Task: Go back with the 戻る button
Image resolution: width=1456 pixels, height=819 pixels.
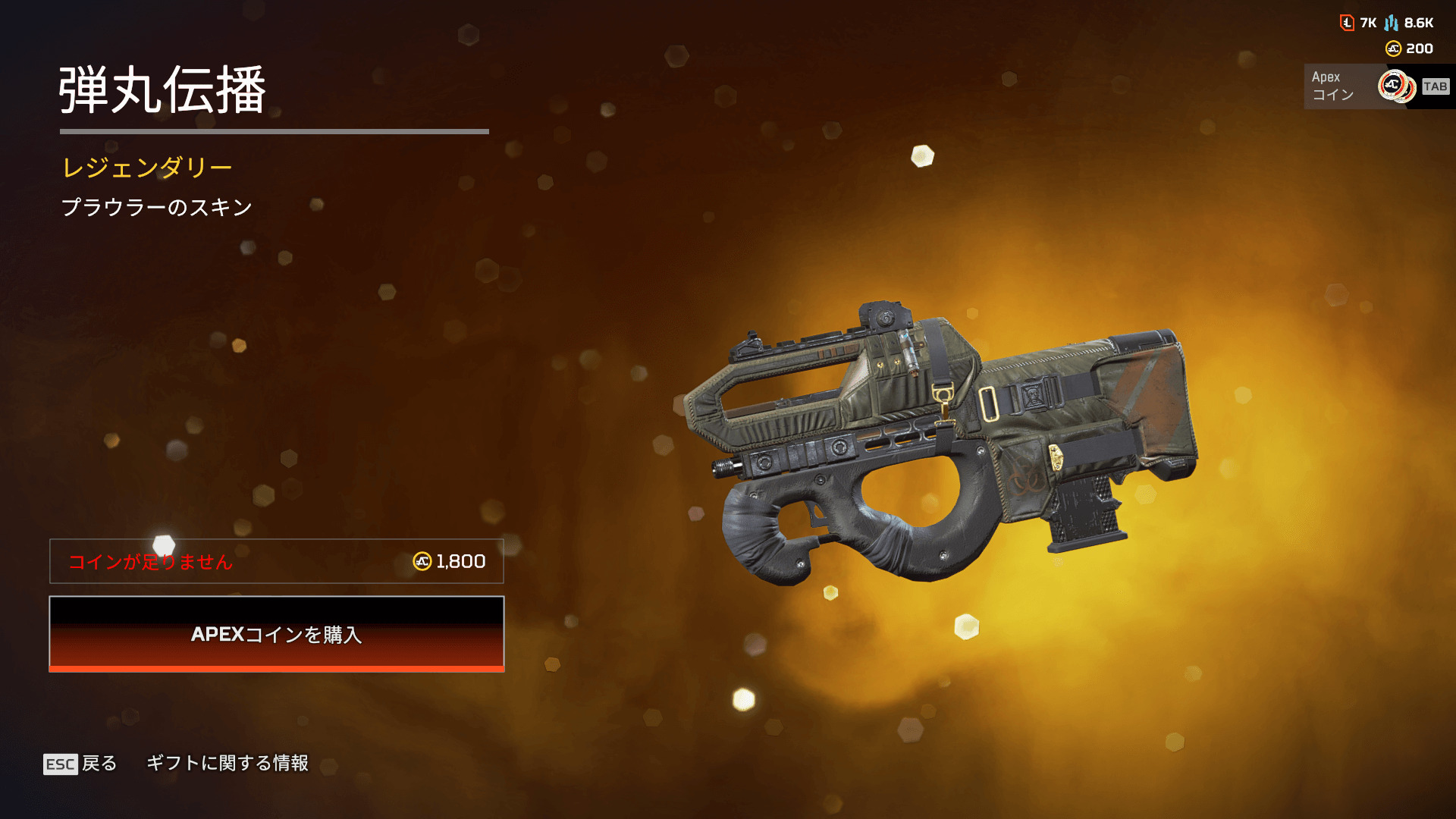Action: [81, 764]
